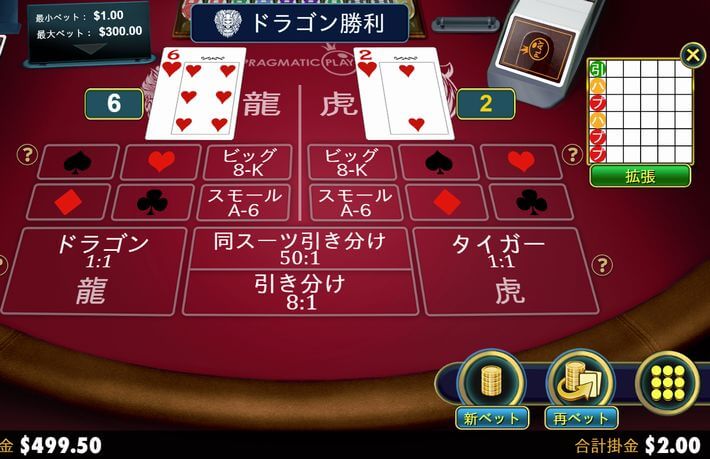Select the Dragon side Big 8-K bet
The image size is (710, 459).
click(247, 162)
